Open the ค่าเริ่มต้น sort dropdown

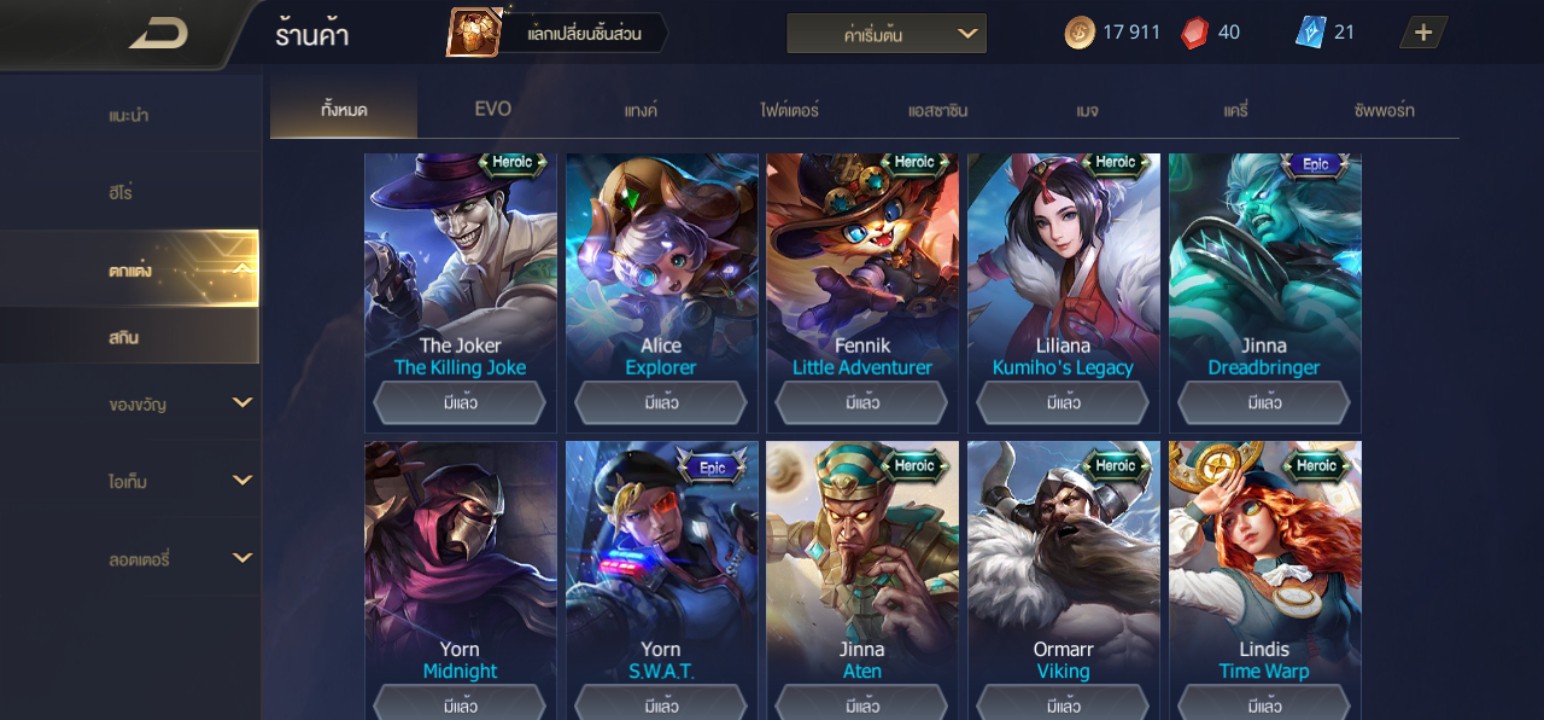pyautogui.click(x=886, y=34)
